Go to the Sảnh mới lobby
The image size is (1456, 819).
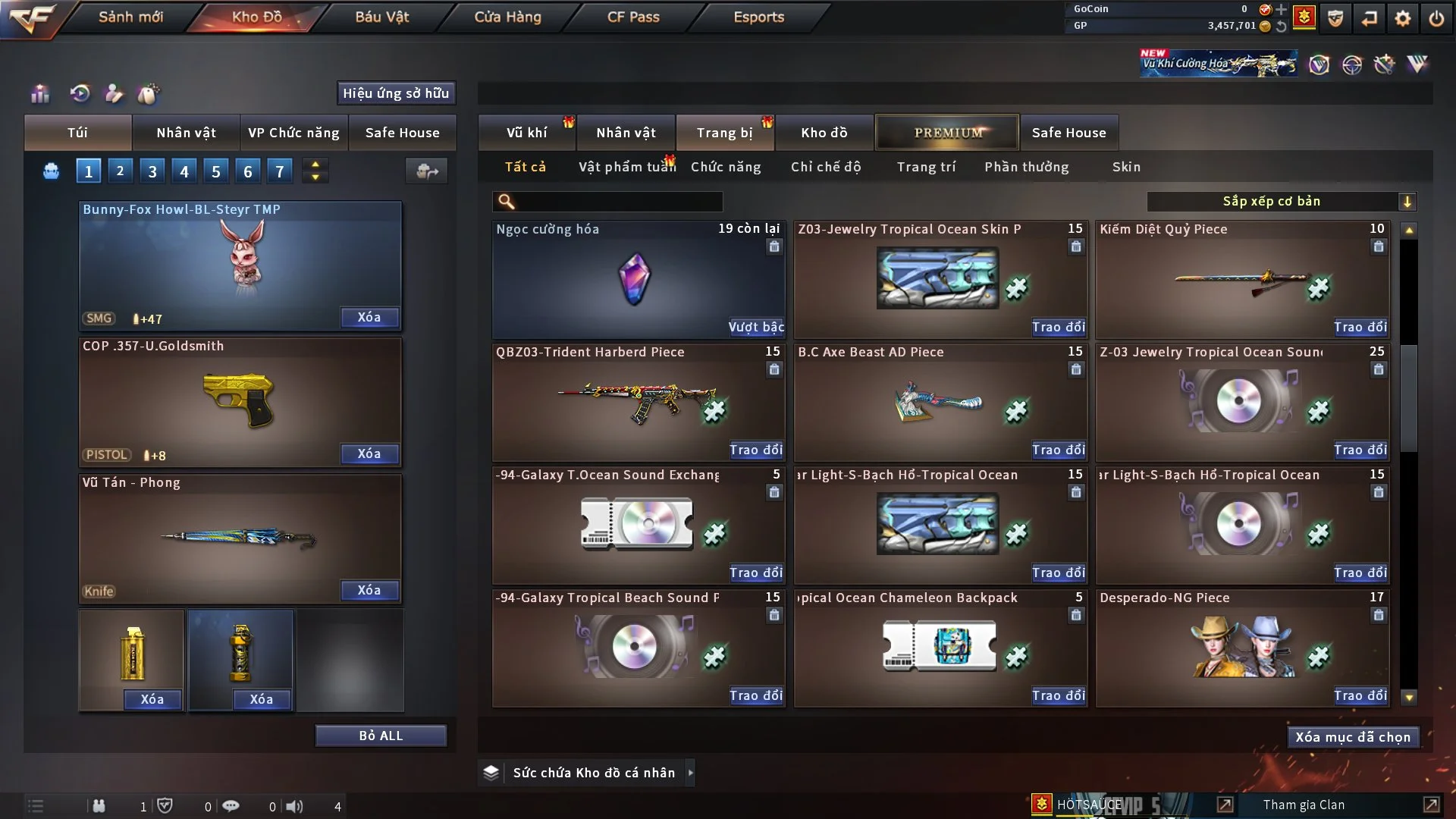(x=130, y=17)
